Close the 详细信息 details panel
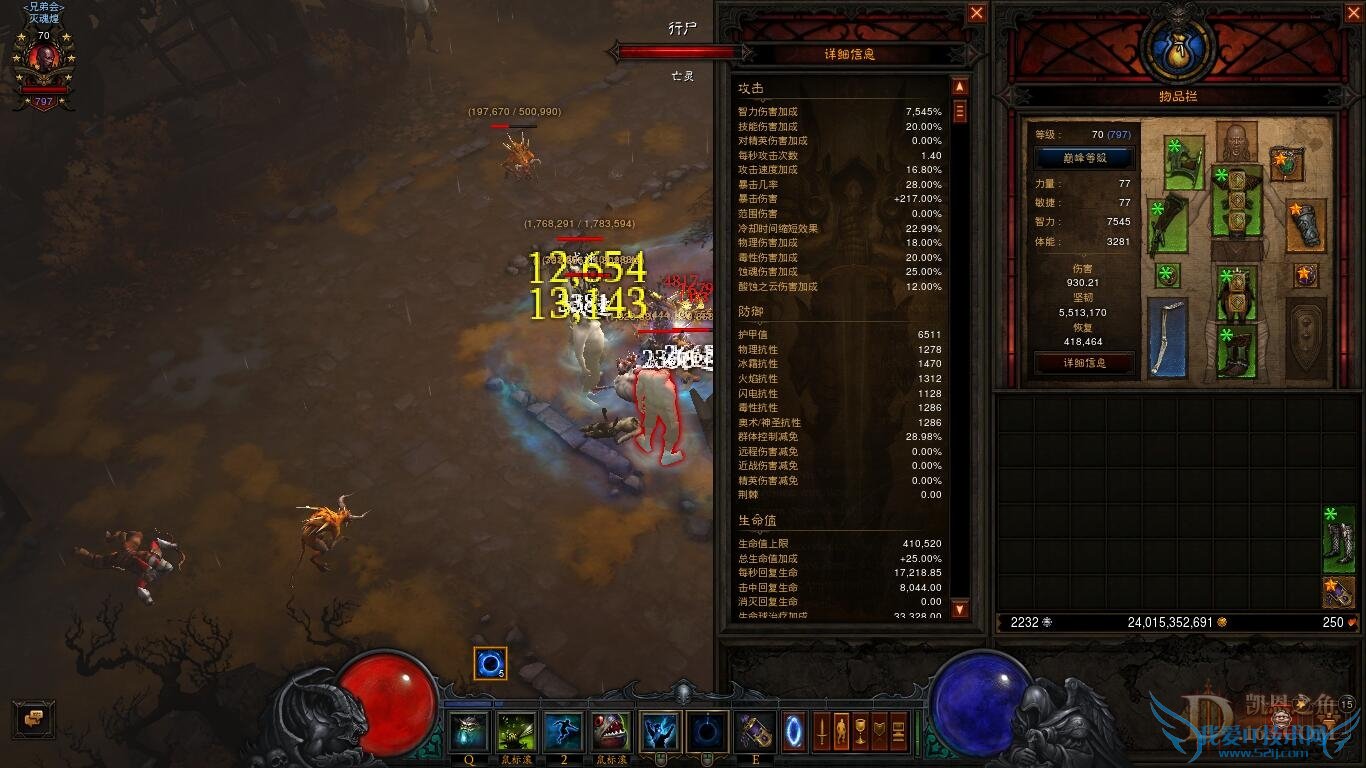 tap(976, 13)
